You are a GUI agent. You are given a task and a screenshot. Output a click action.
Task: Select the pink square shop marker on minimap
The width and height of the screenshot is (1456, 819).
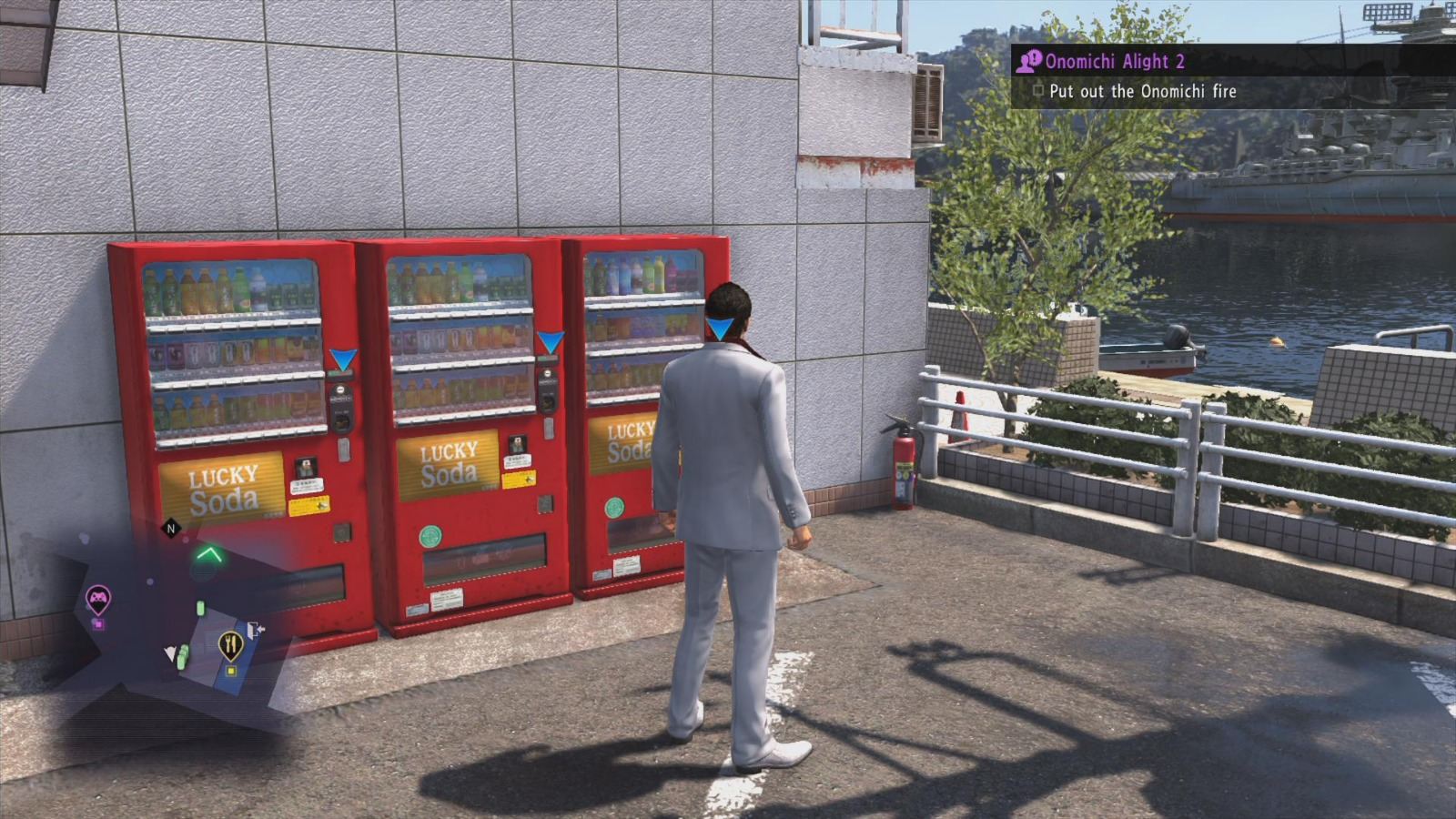[98, 624]
